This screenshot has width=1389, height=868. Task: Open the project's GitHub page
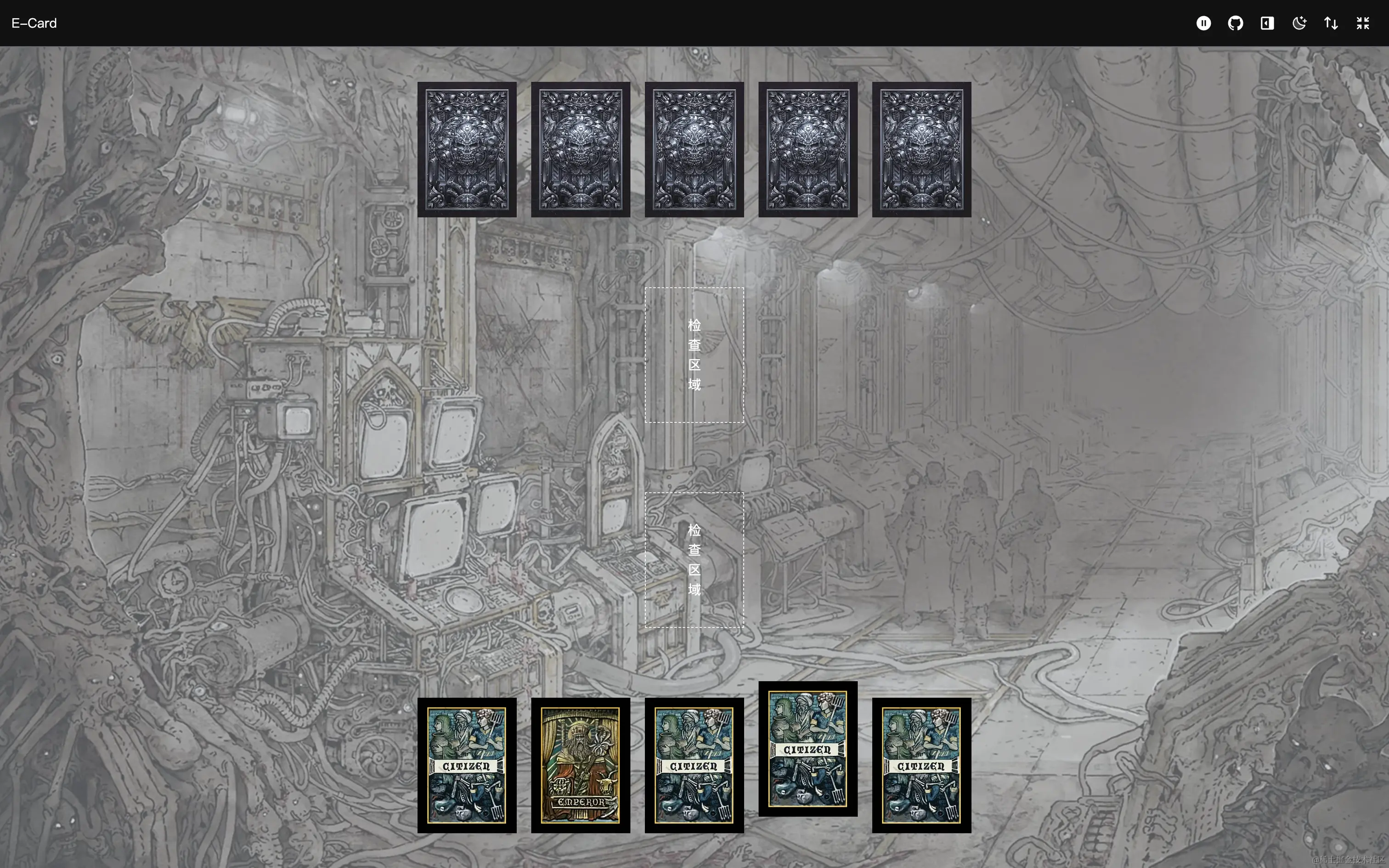pyautogui.click(x=1235, y=23)
